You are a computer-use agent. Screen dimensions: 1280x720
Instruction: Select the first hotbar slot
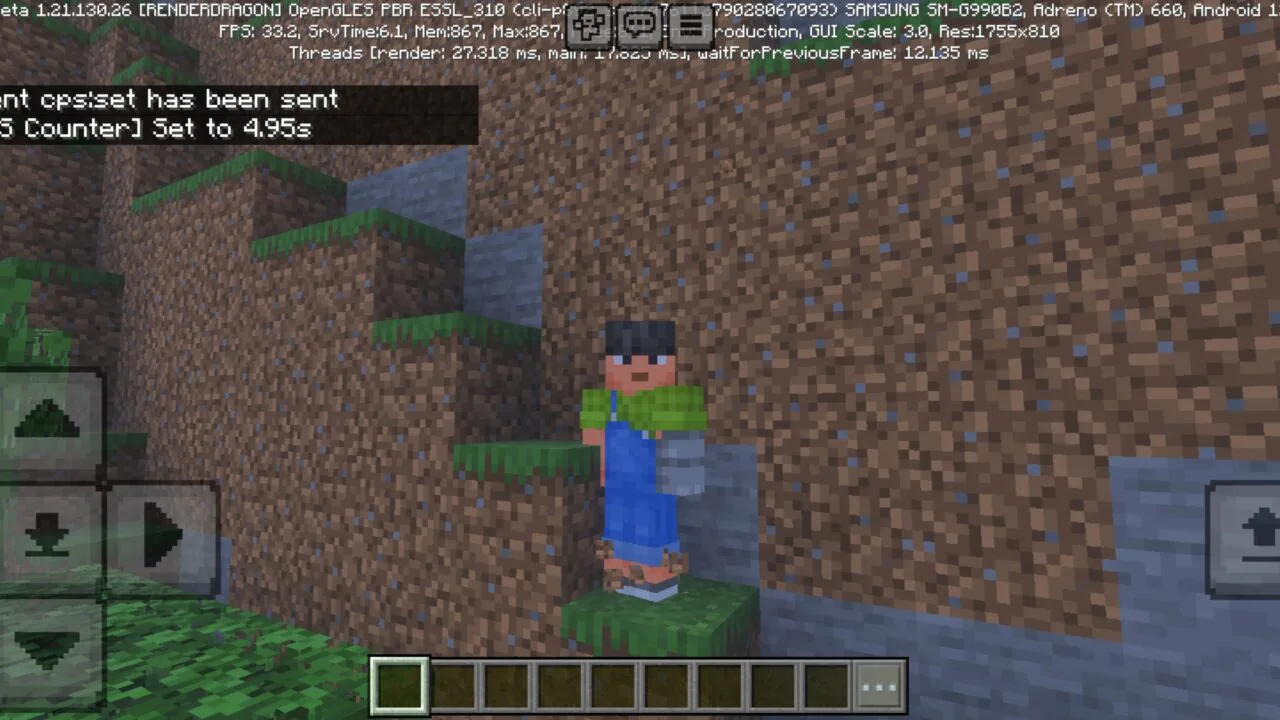coord(400,684)
